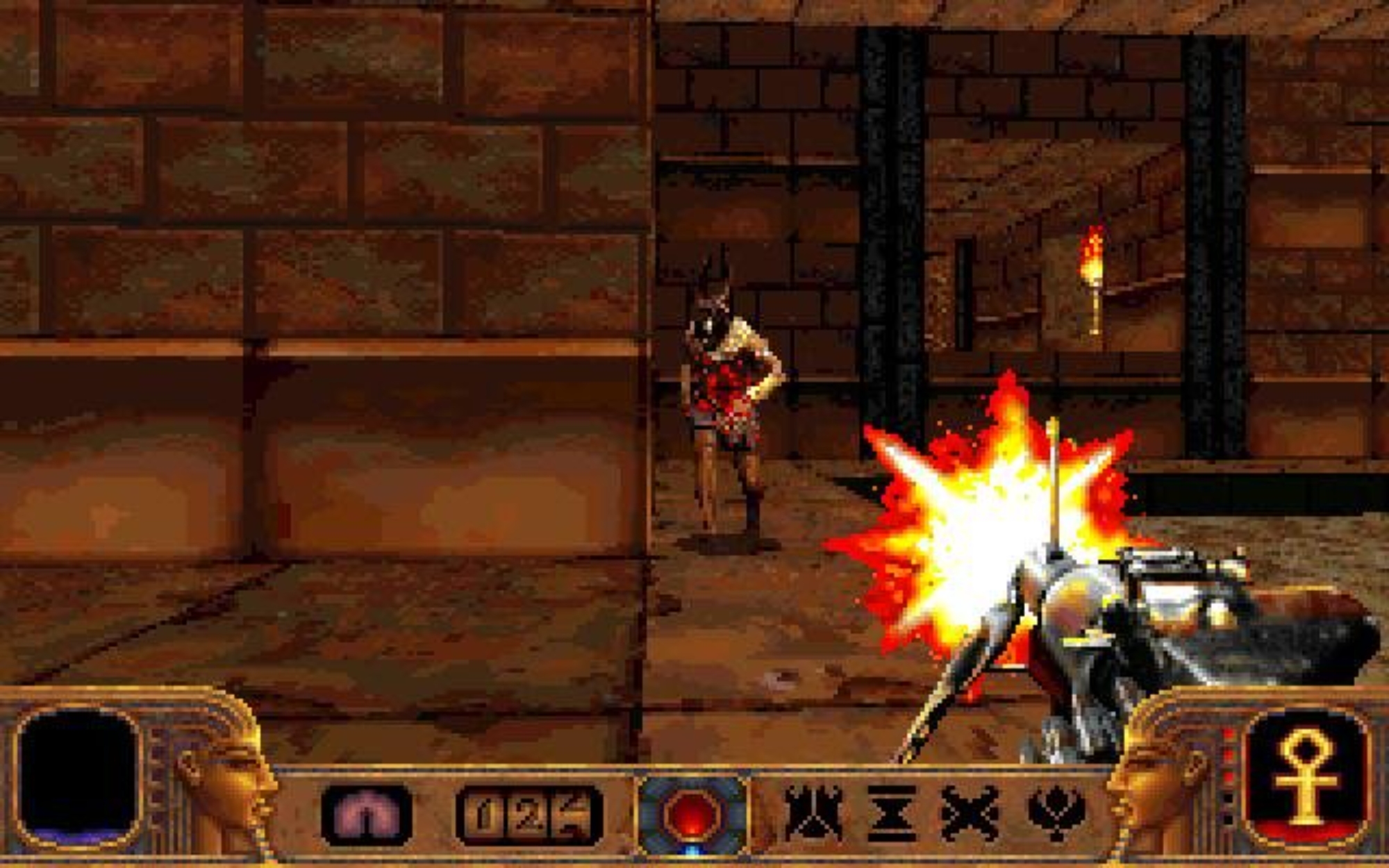This screenshot has width=1389, height=868.
Task: Click the X-shaped key symbol
Action: coord(970,814)
